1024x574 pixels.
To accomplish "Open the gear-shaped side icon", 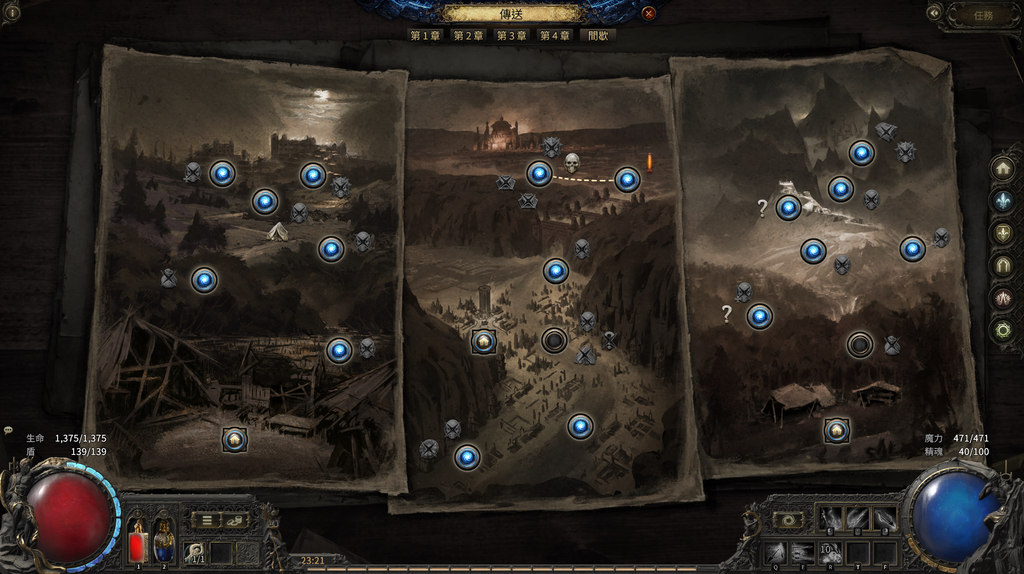I will [x=1002, y=329].
